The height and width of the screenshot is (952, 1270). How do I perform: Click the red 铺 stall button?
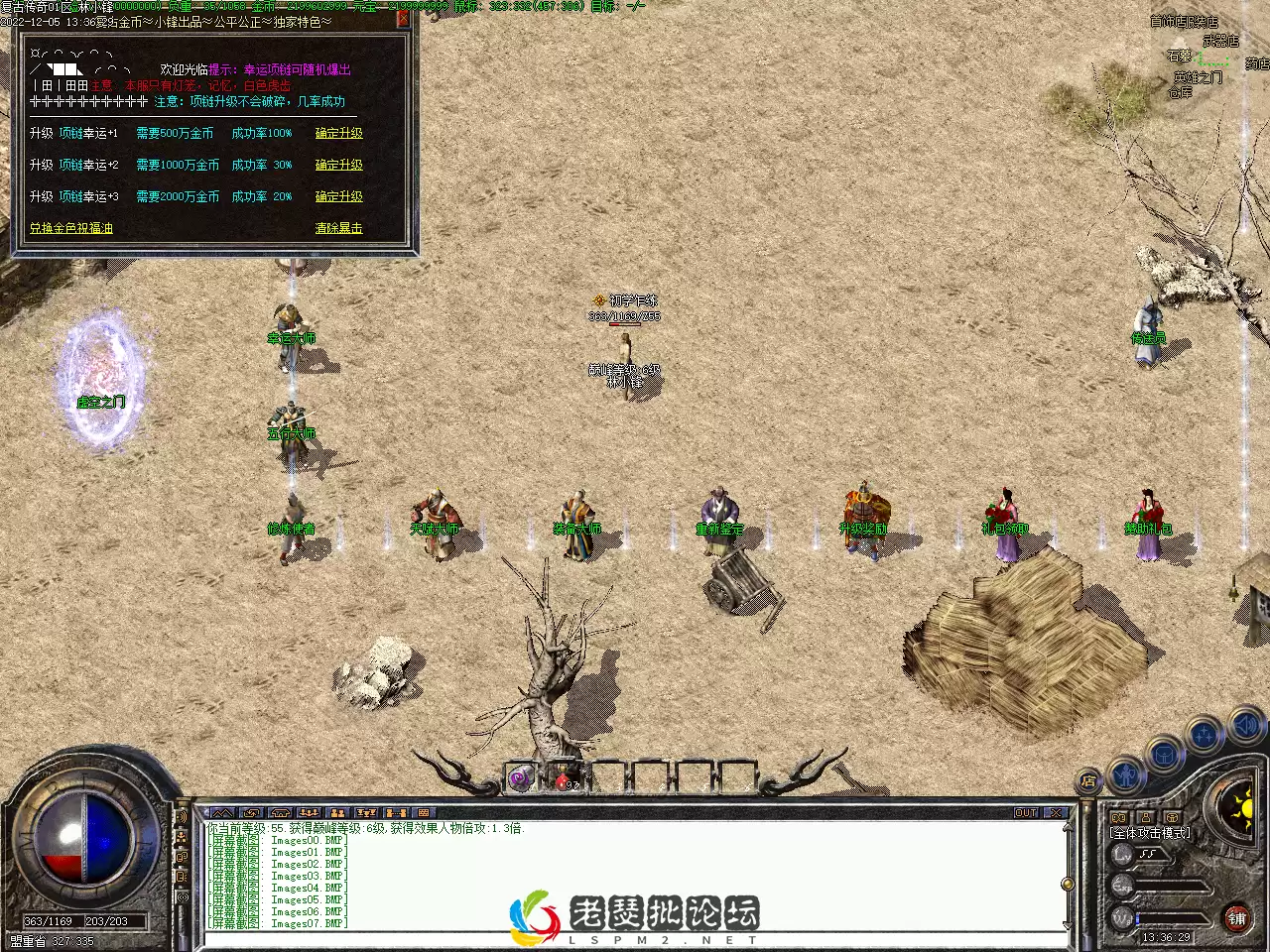[x=1236, y=918]
